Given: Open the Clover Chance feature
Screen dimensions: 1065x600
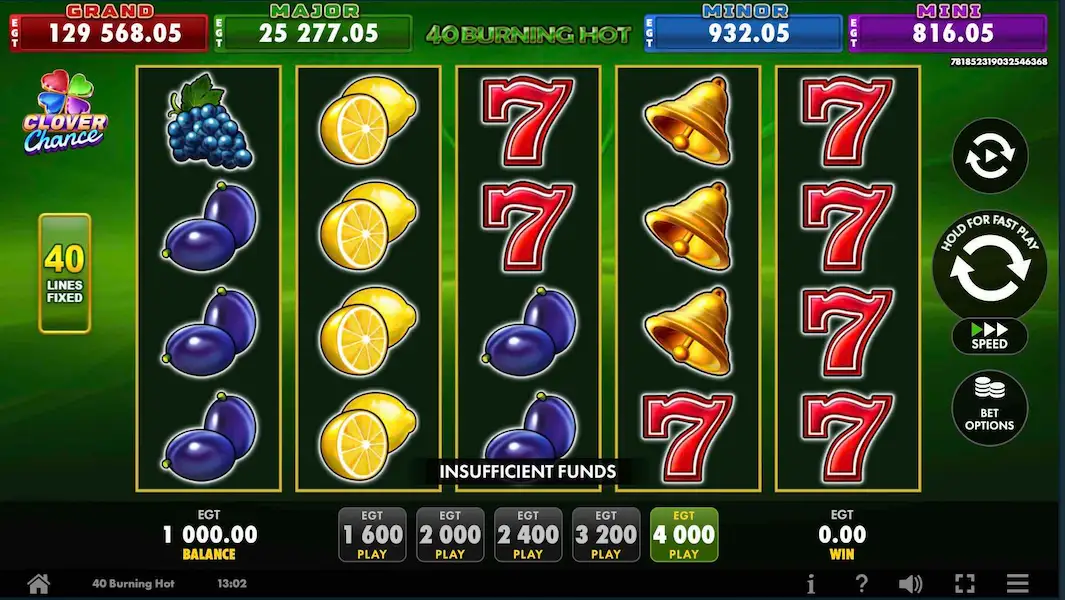Looking at the screenshot, I should (66, 113).
